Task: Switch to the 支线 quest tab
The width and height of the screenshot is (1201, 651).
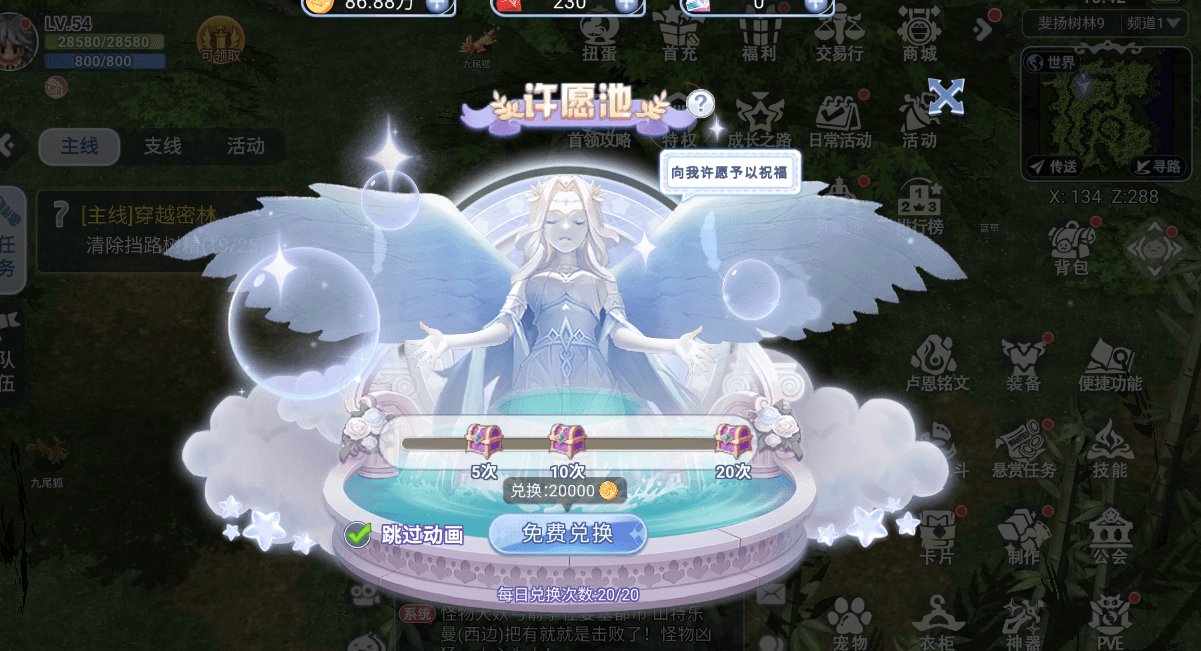Action: (x=162, y=147)
